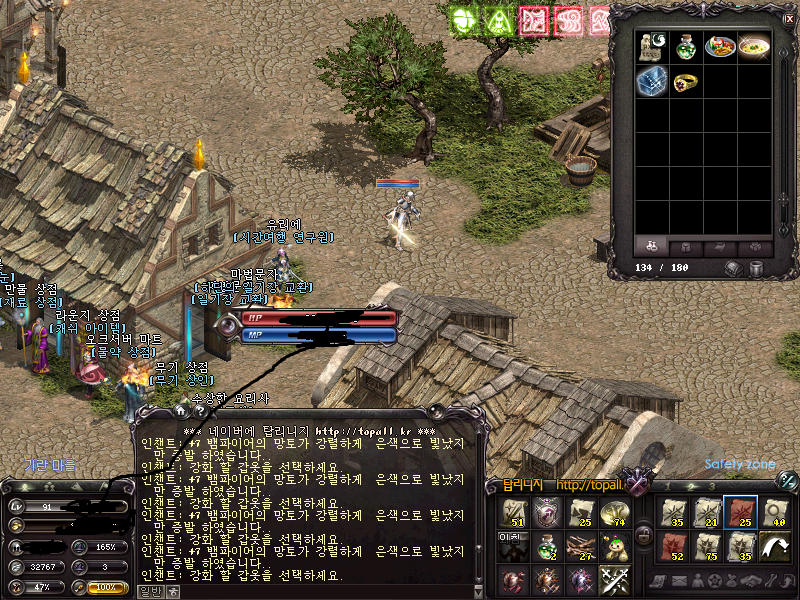Choose the gold ring in inventory
The height and width of the screenshot is (600, 800).
pyautogui.click(x=685, y=82)
